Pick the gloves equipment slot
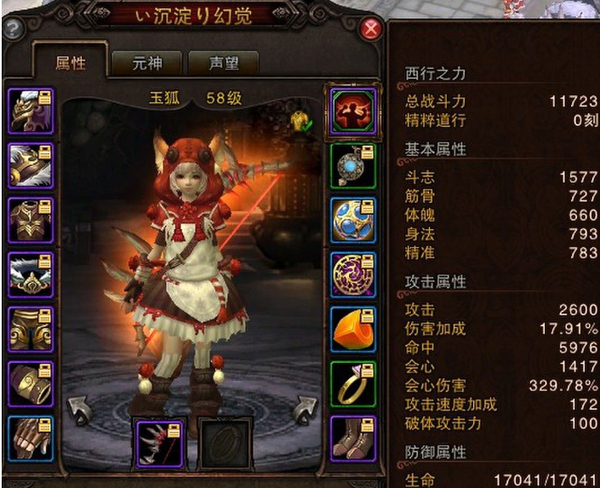Screen dimensions: 600x488 [x=31, y=438]
